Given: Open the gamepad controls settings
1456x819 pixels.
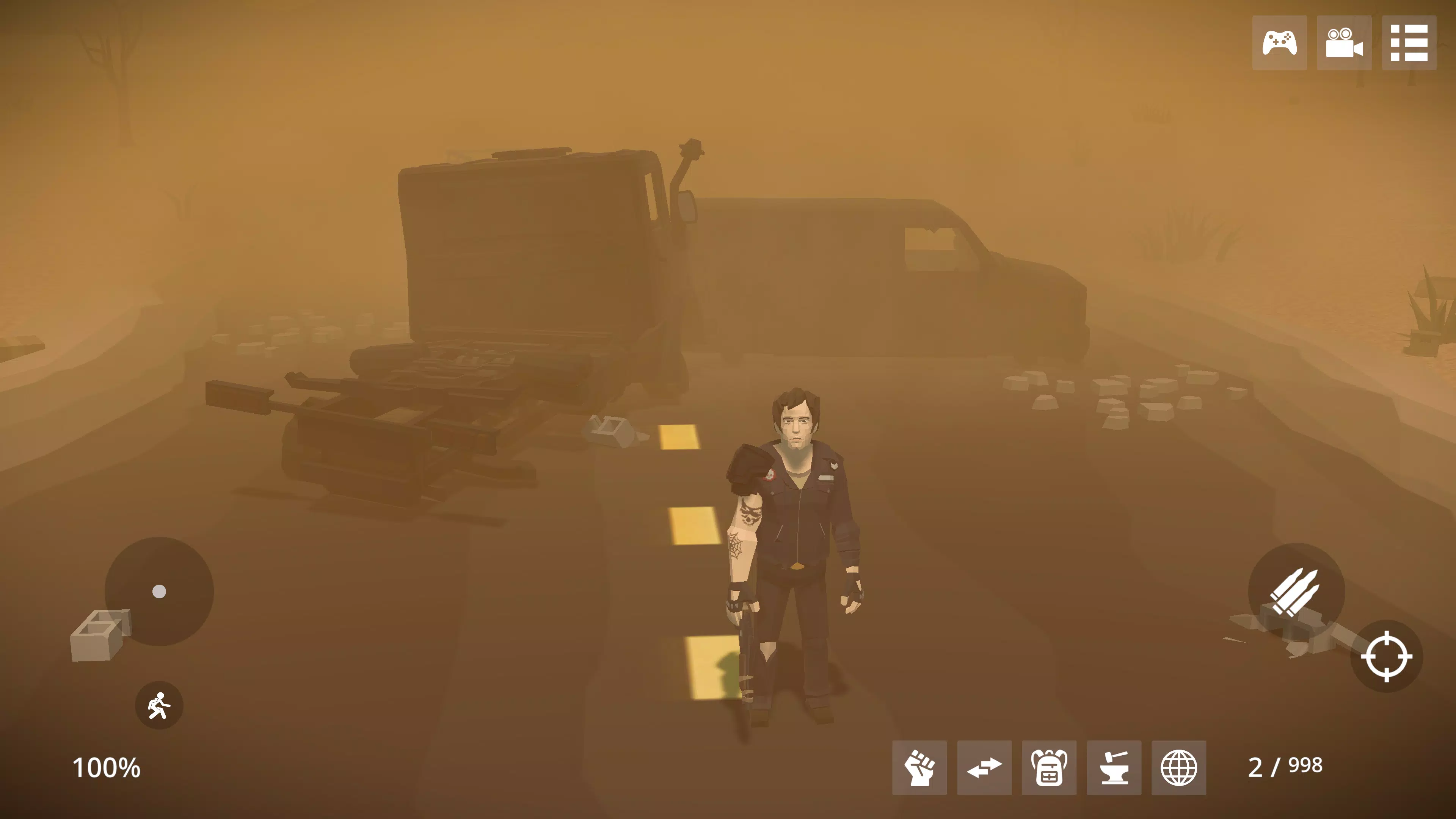Looking at the screenshot, I should click(x=1280, y=44).
